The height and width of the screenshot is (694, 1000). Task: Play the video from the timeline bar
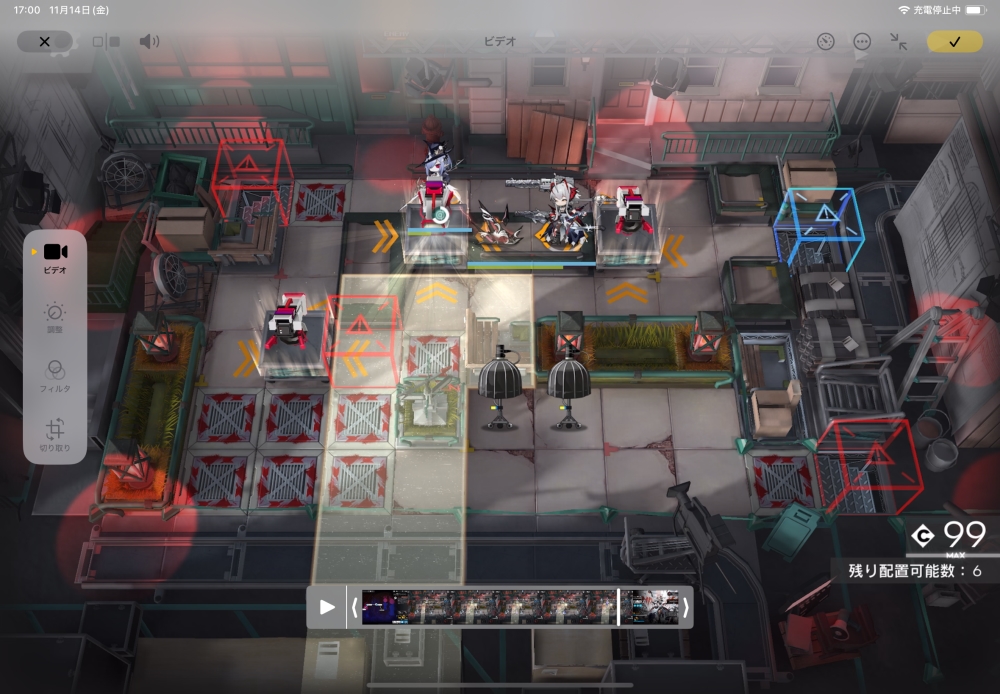pos(327,607)
